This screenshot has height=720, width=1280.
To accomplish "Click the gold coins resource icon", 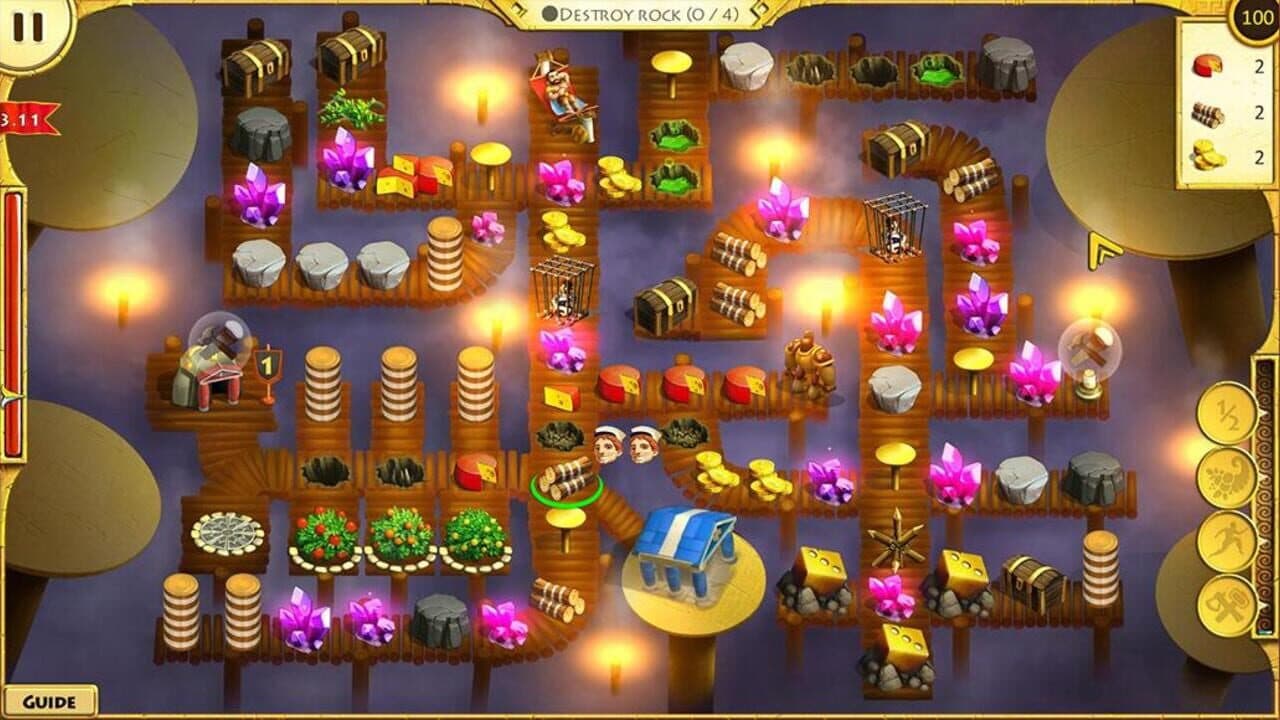I will pos(1206,152).
